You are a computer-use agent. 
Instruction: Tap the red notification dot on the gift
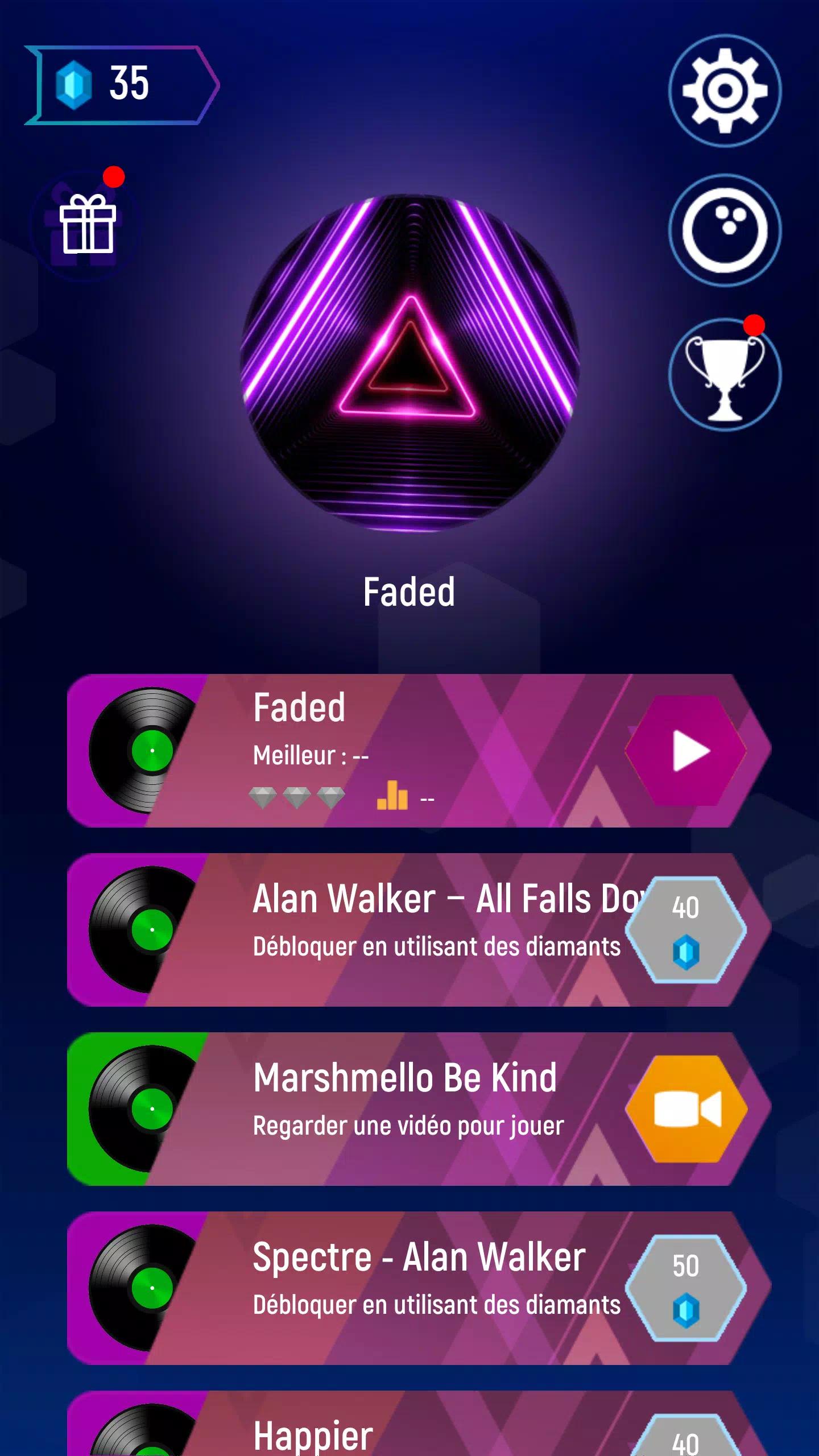click(x=114, y=175)
